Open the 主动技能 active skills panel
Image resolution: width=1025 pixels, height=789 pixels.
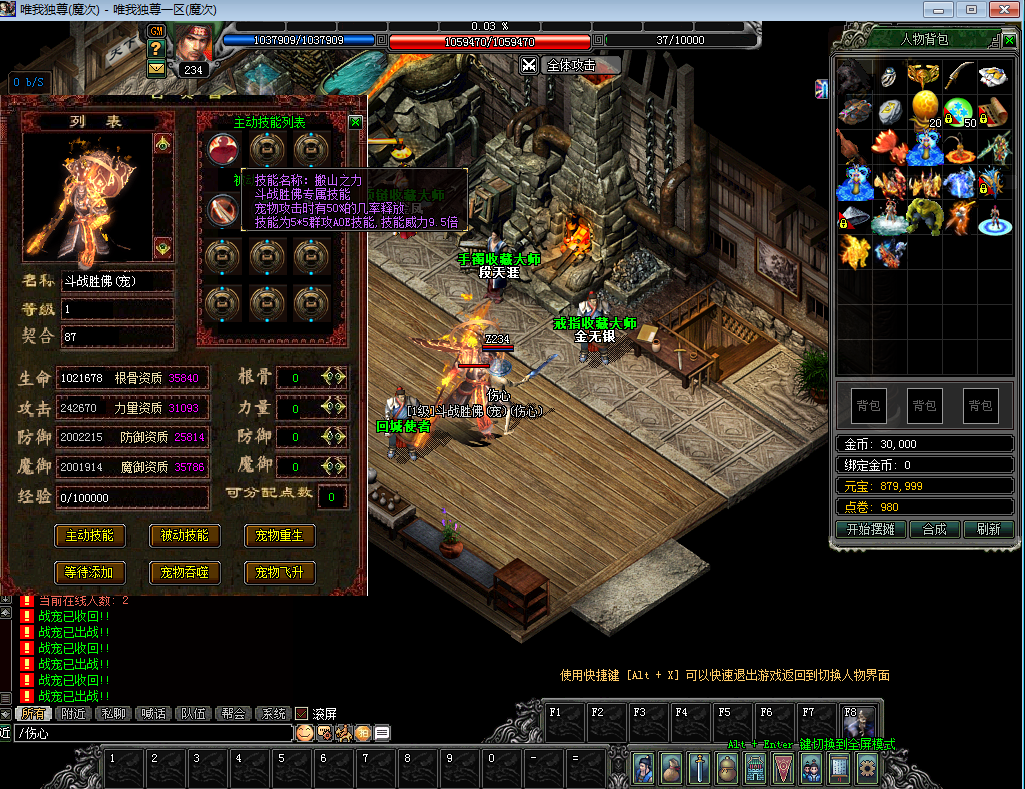click(x=89, y=536)
